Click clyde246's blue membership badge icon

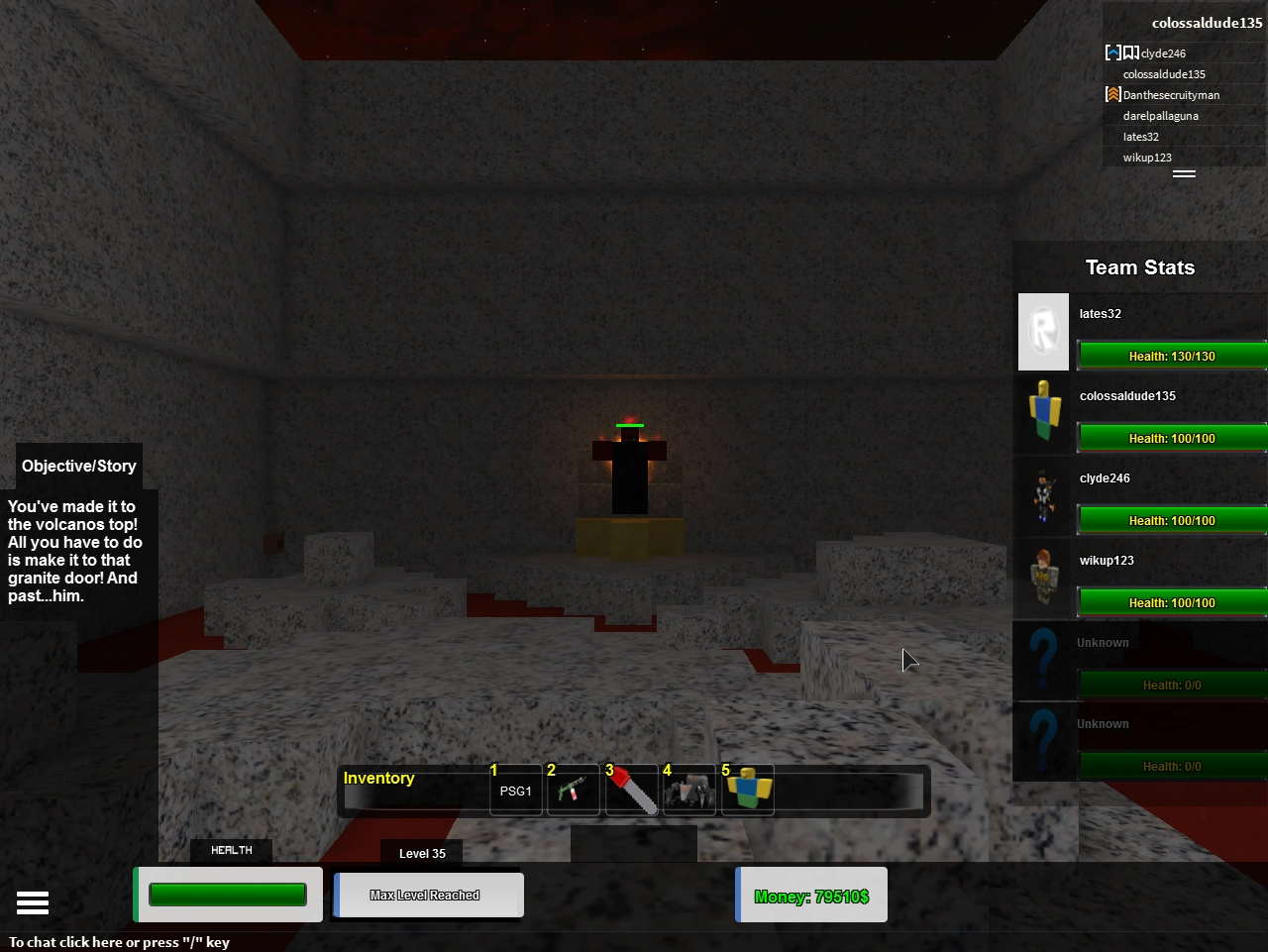tap(1112, 53)
